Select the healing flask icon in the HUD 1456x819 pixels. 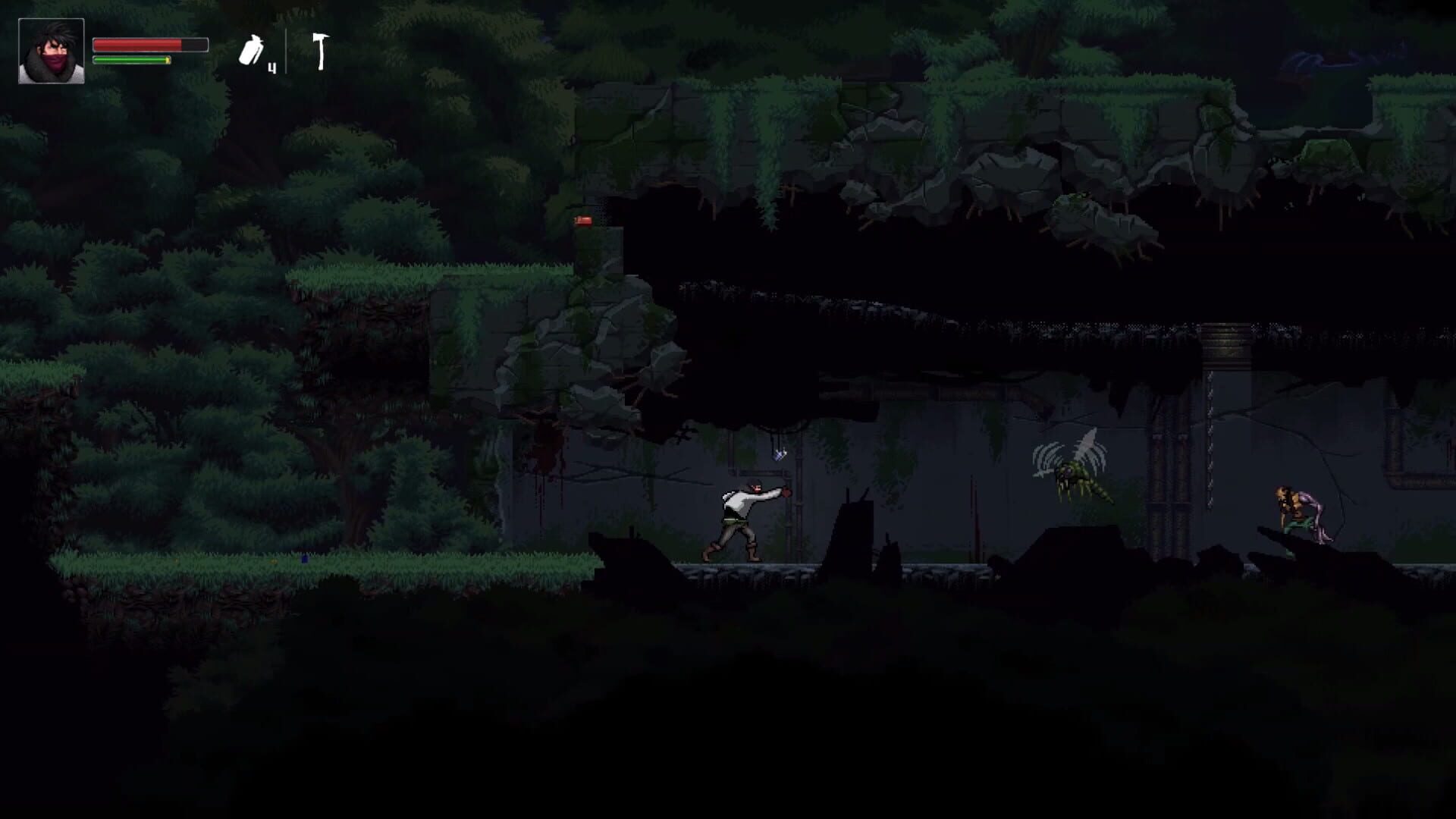point(253,49)
